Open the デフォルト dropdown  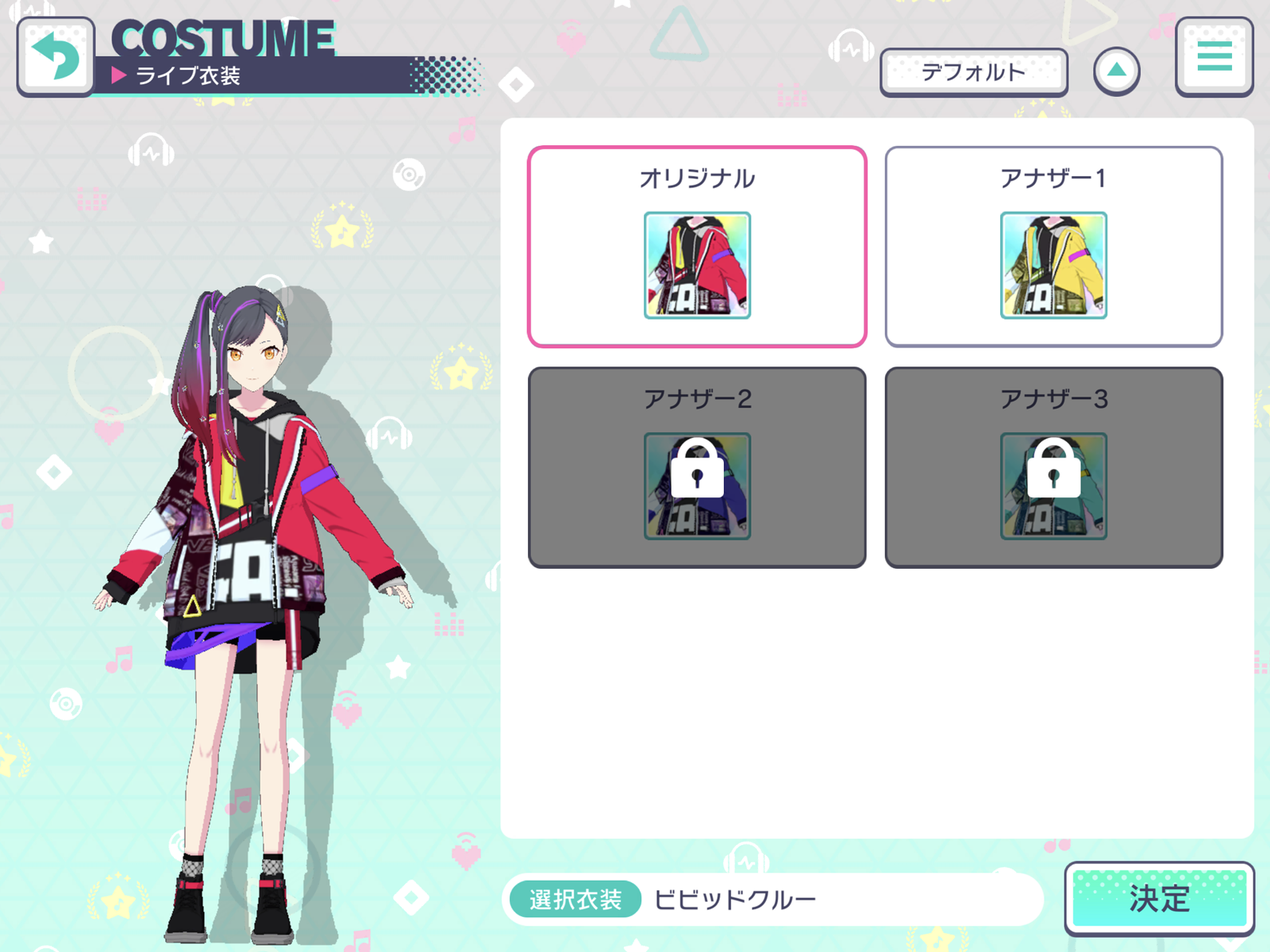point(975,71)
